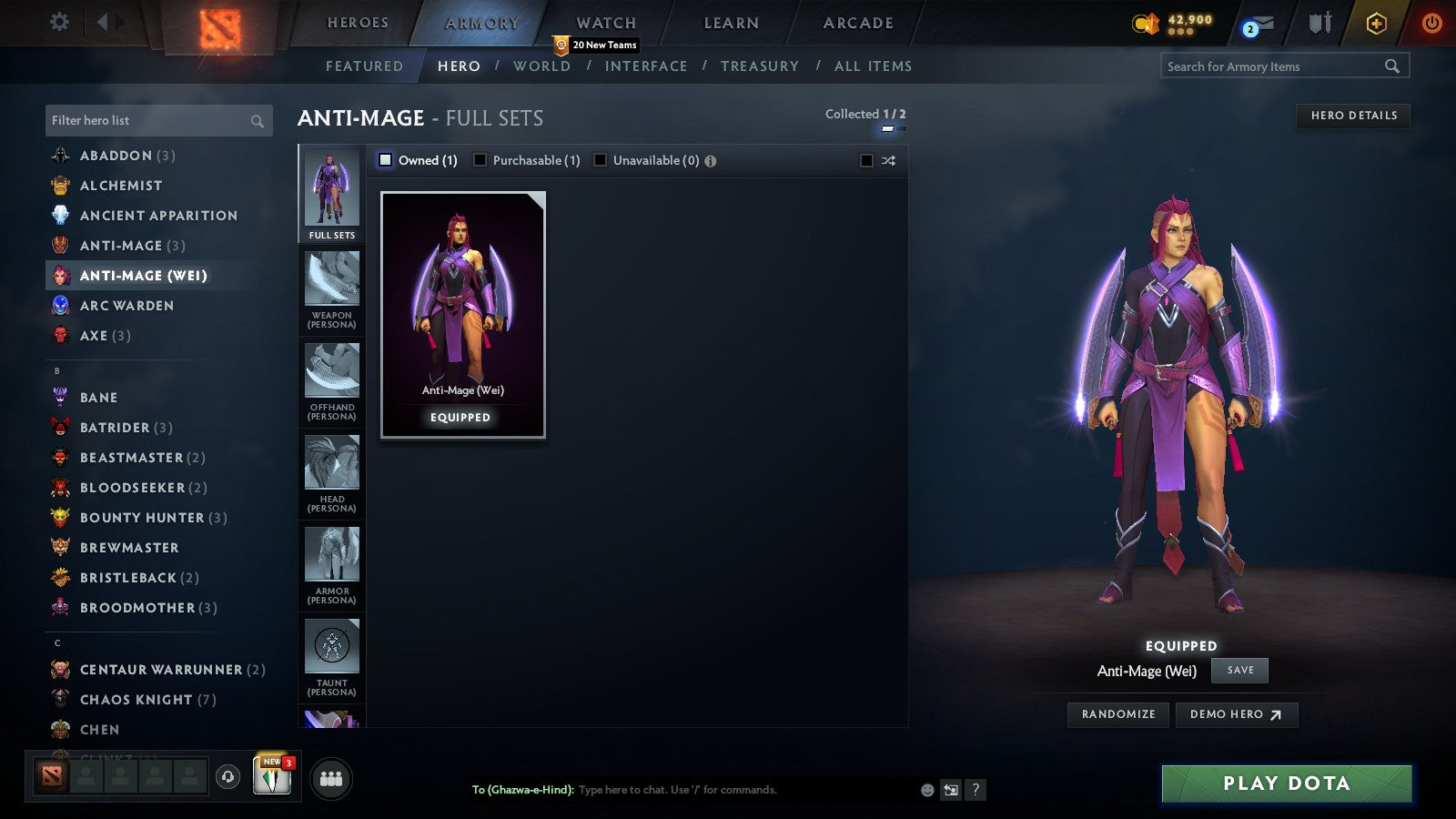Open the Treasury sub-tab
Screen dimensions: 1456x819
[761, 66]
